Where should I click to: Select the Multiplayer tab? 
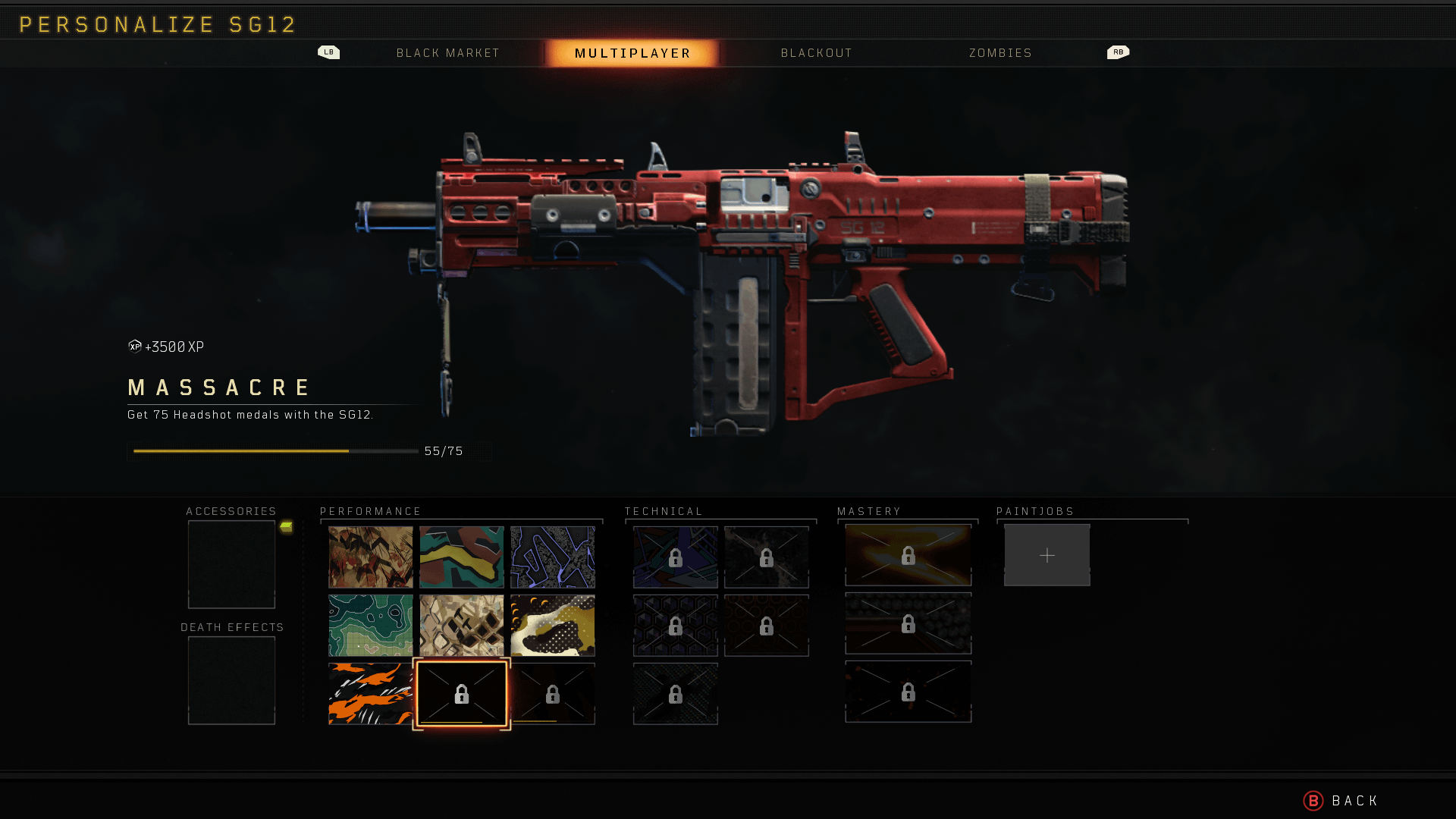click(632, 53)
